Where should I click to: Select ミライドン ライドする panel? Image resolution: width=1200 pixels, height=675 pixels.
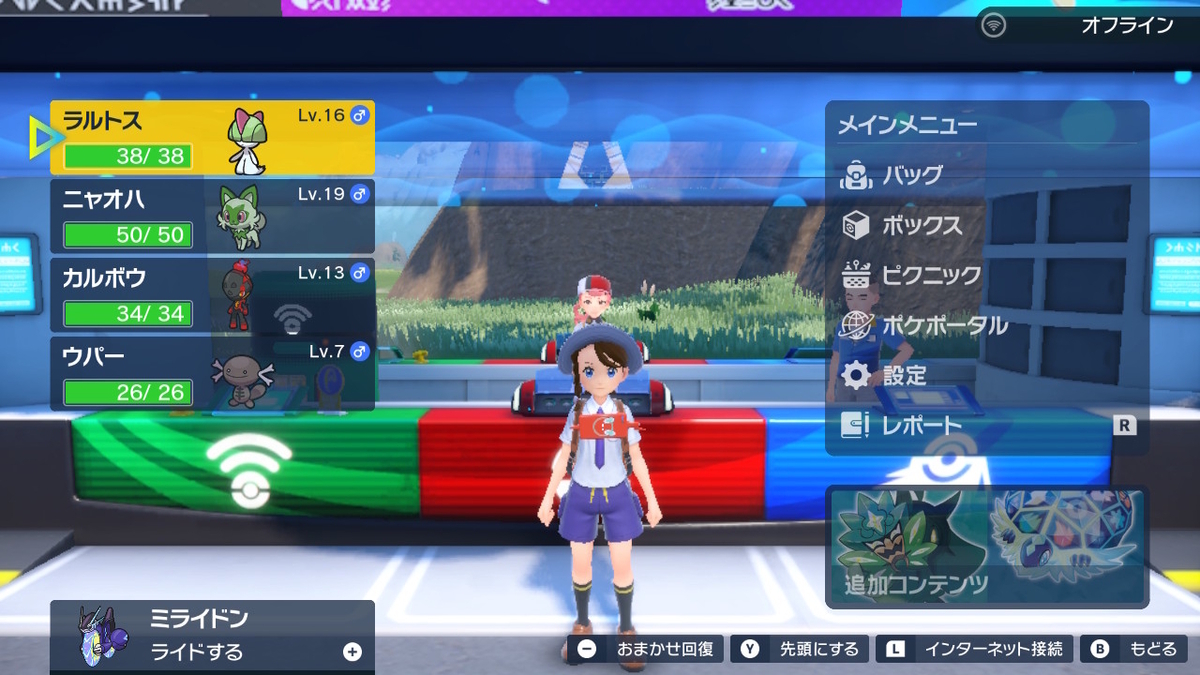pyautogui.click(x=212, y=636)
